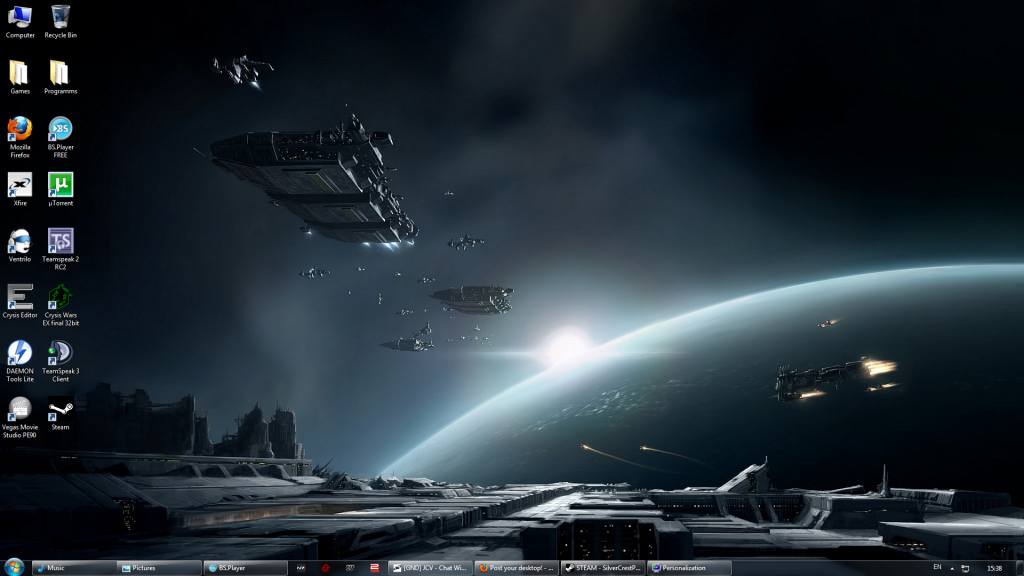Switch to the STEAM taskbar window
Viewport: 1024px width, 576px height.
click(x=603, y=568)
